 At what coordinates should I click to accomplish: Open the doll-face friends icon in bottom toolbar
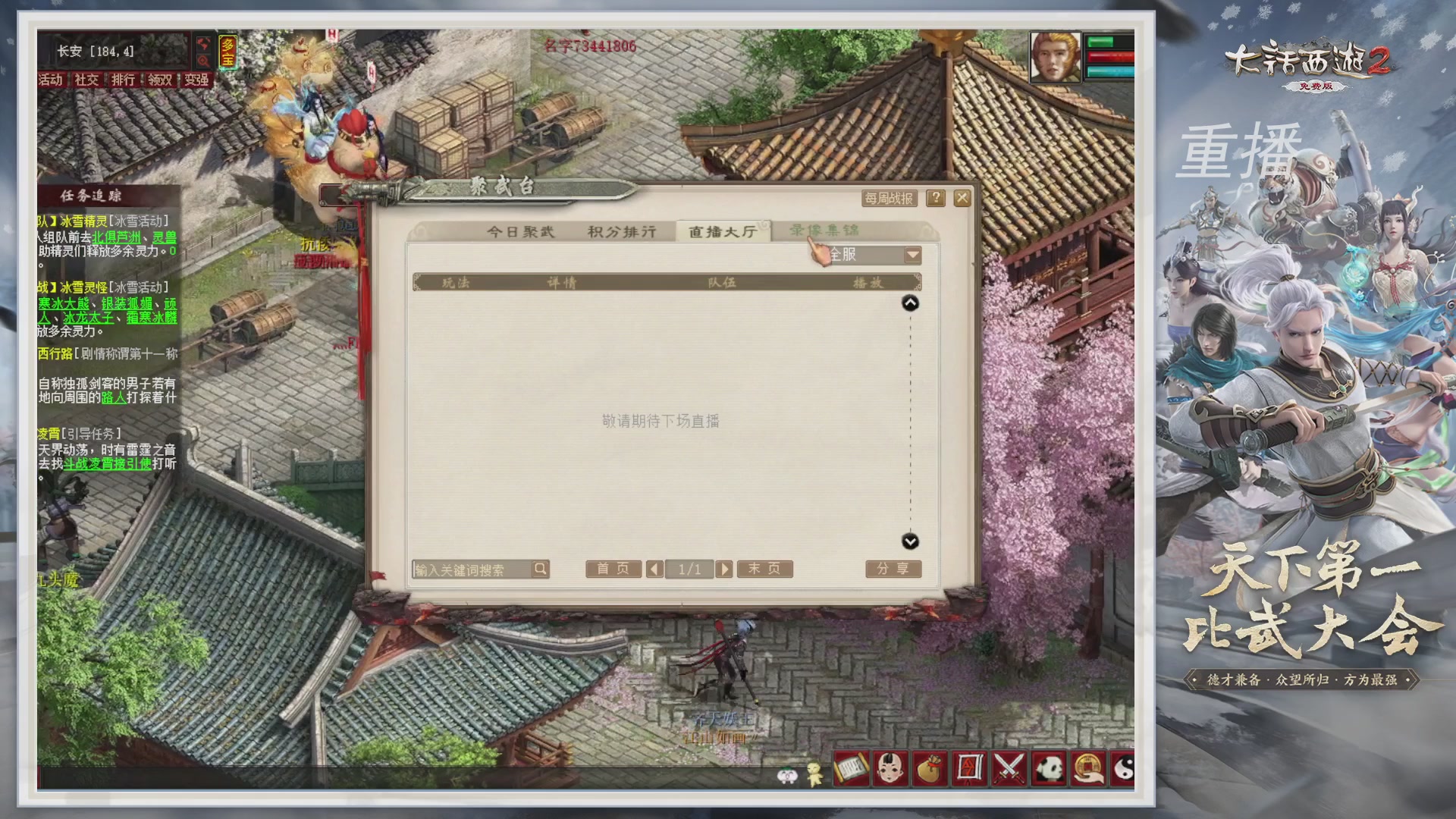pyautogui.click(x=891, y=768)
